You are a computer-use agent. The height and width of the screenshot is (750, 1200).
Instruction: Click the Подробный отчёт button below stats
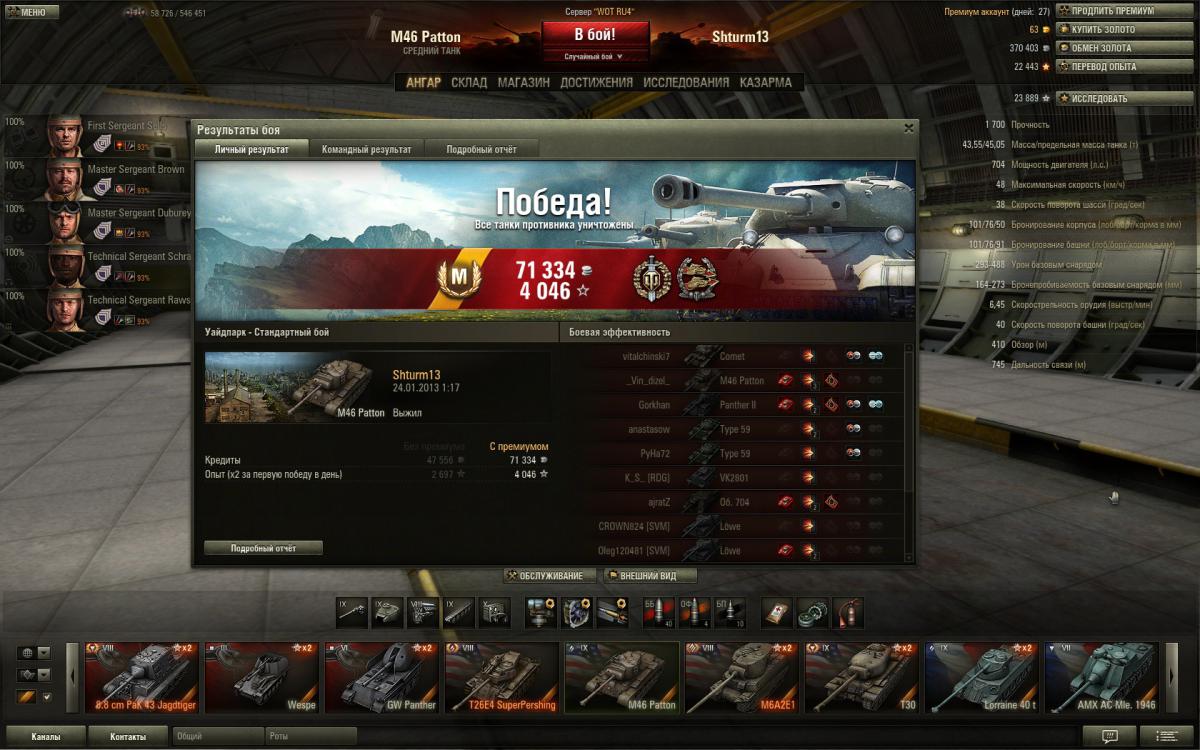click(x=263, y=548)
